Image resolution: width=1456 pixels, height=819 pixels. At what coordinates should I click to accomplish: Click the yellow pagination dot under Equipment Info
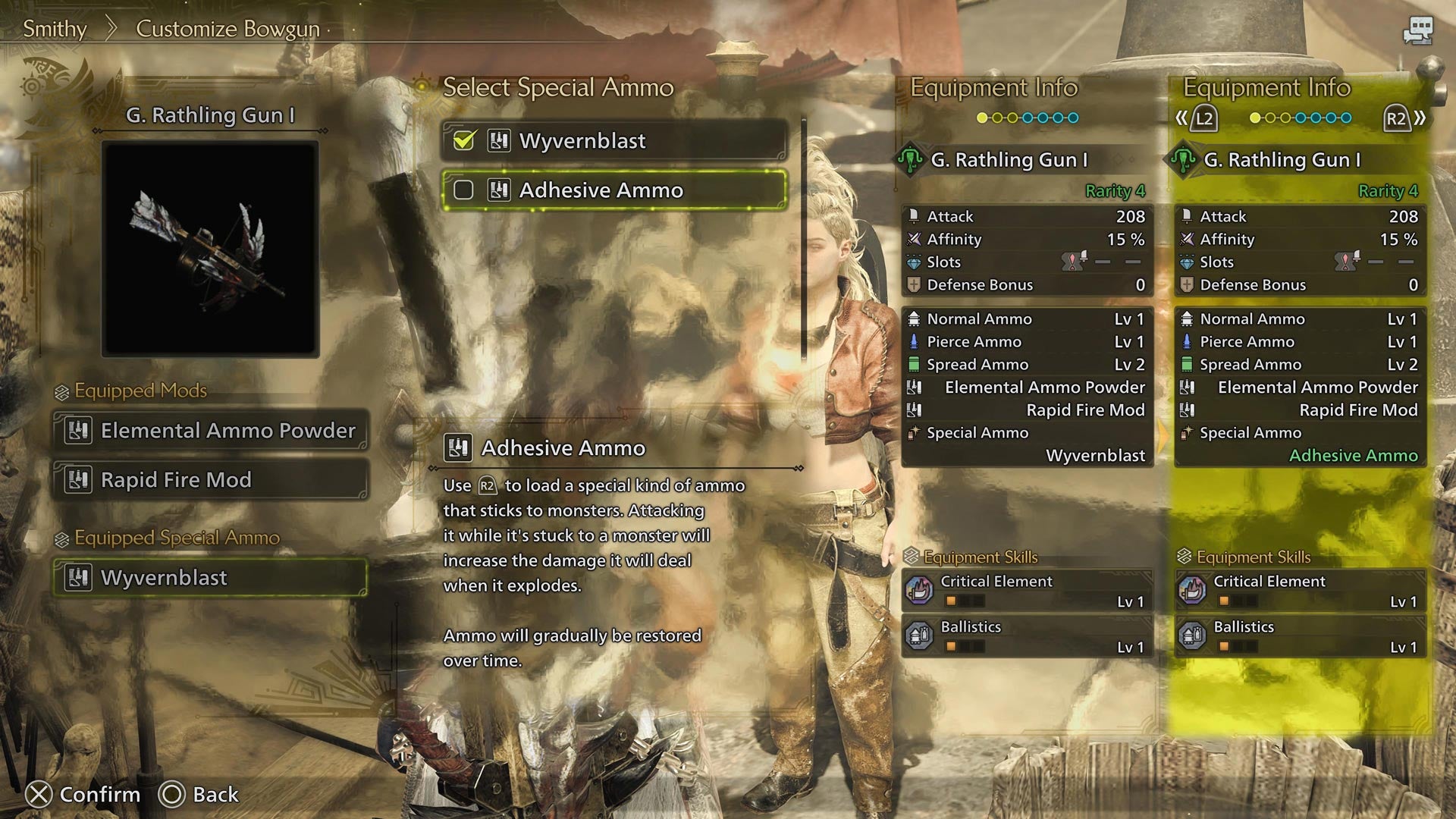[981, 118]
